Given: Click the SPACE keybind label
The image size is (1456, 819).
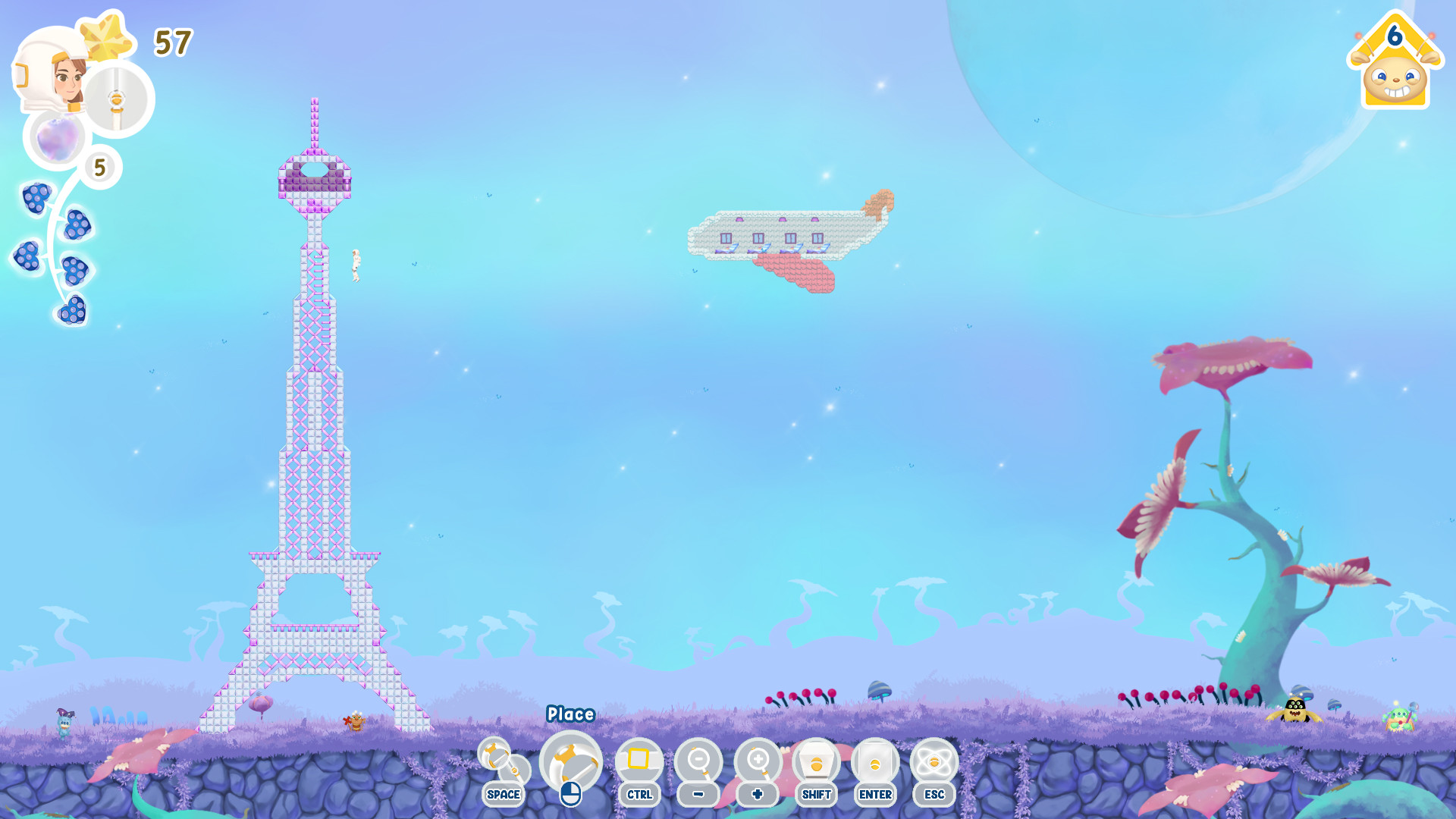Looking at the screenshot, I should (x=503, y=795).
